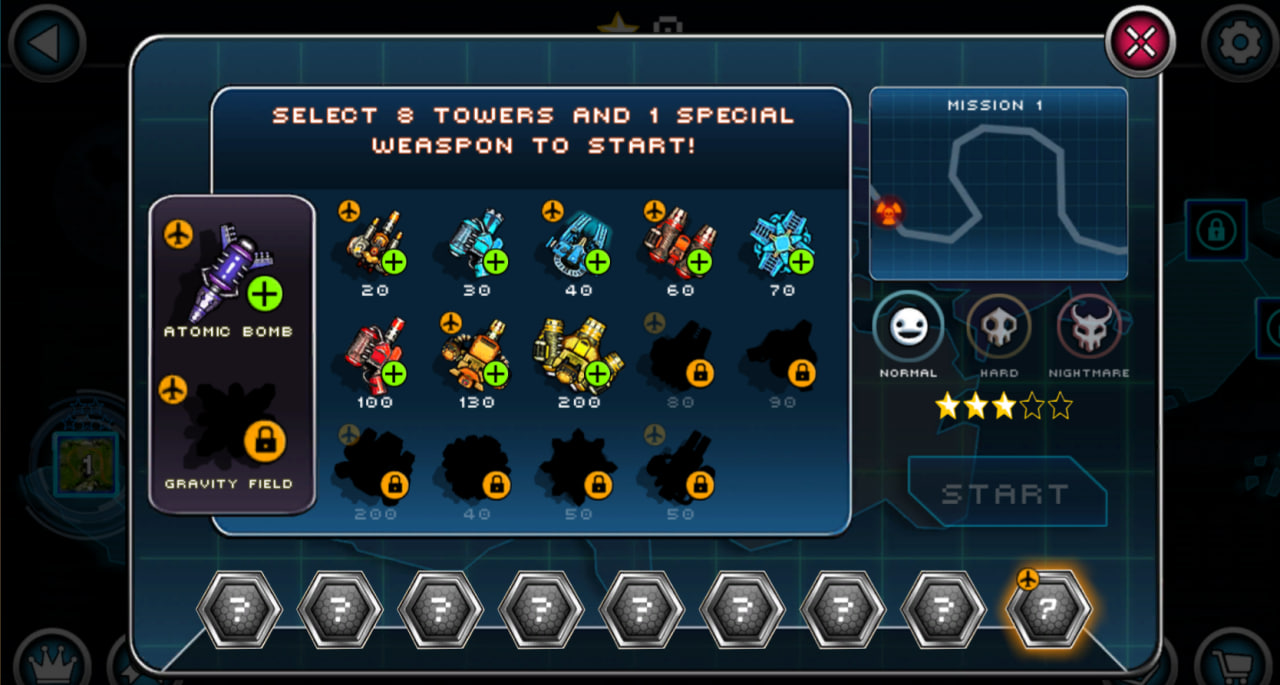View the Mission 1 map preview
The image size is (1280, 685).
click(998, 185)
